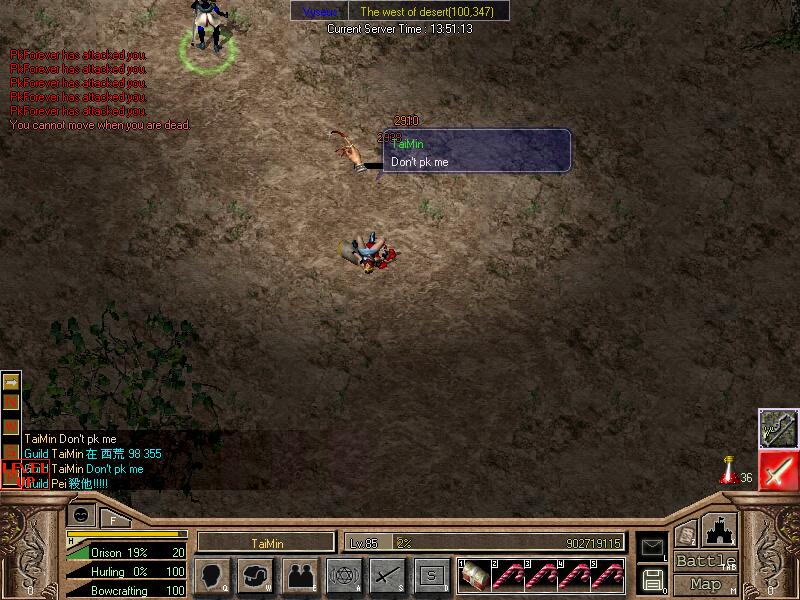
Task: Click the smiley face emote button
Action: (79, 515)
